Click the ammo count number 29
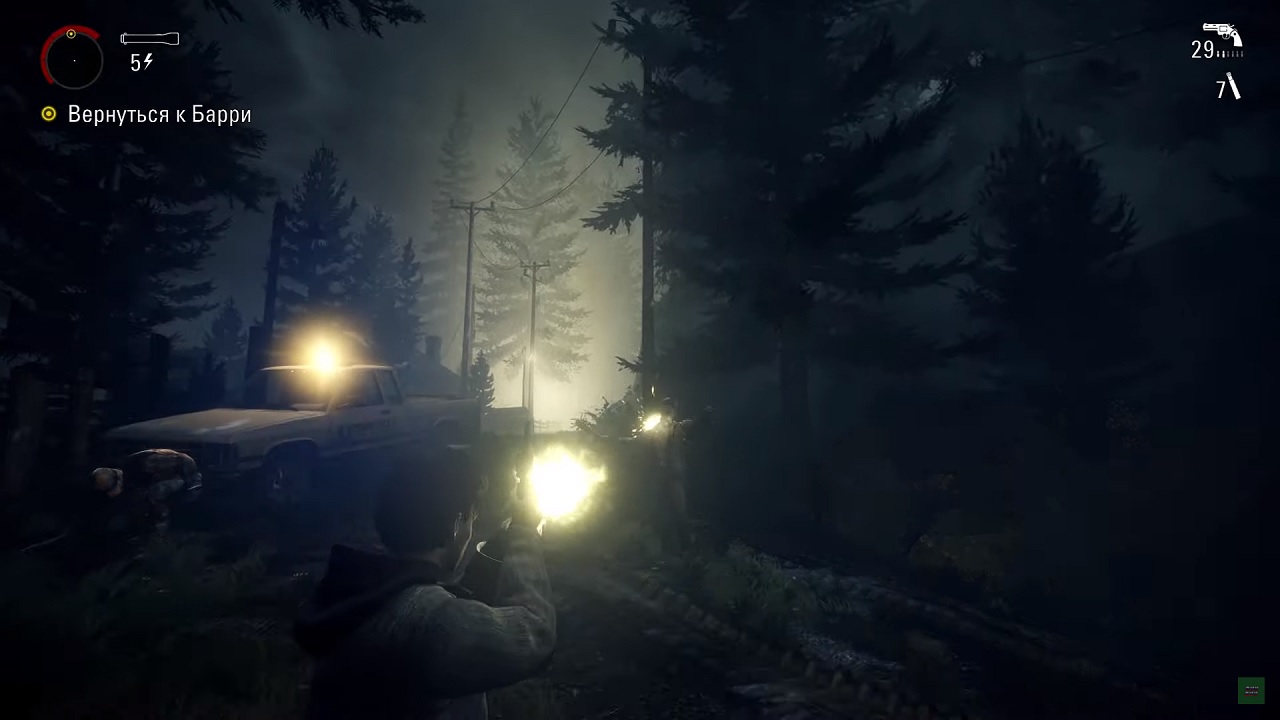 pyautogui.click(x=1203, y=48)
